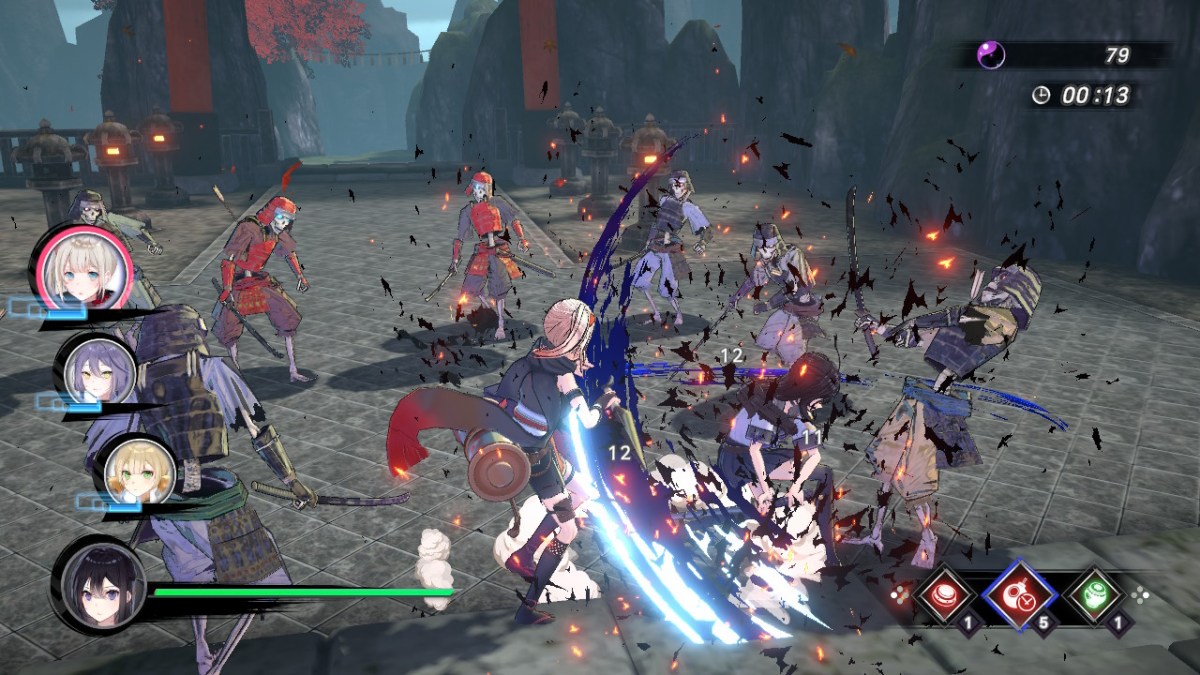Click the purple orb currency icon
The height and width of the screenshot is (675, 1200).
click(990, 54)
